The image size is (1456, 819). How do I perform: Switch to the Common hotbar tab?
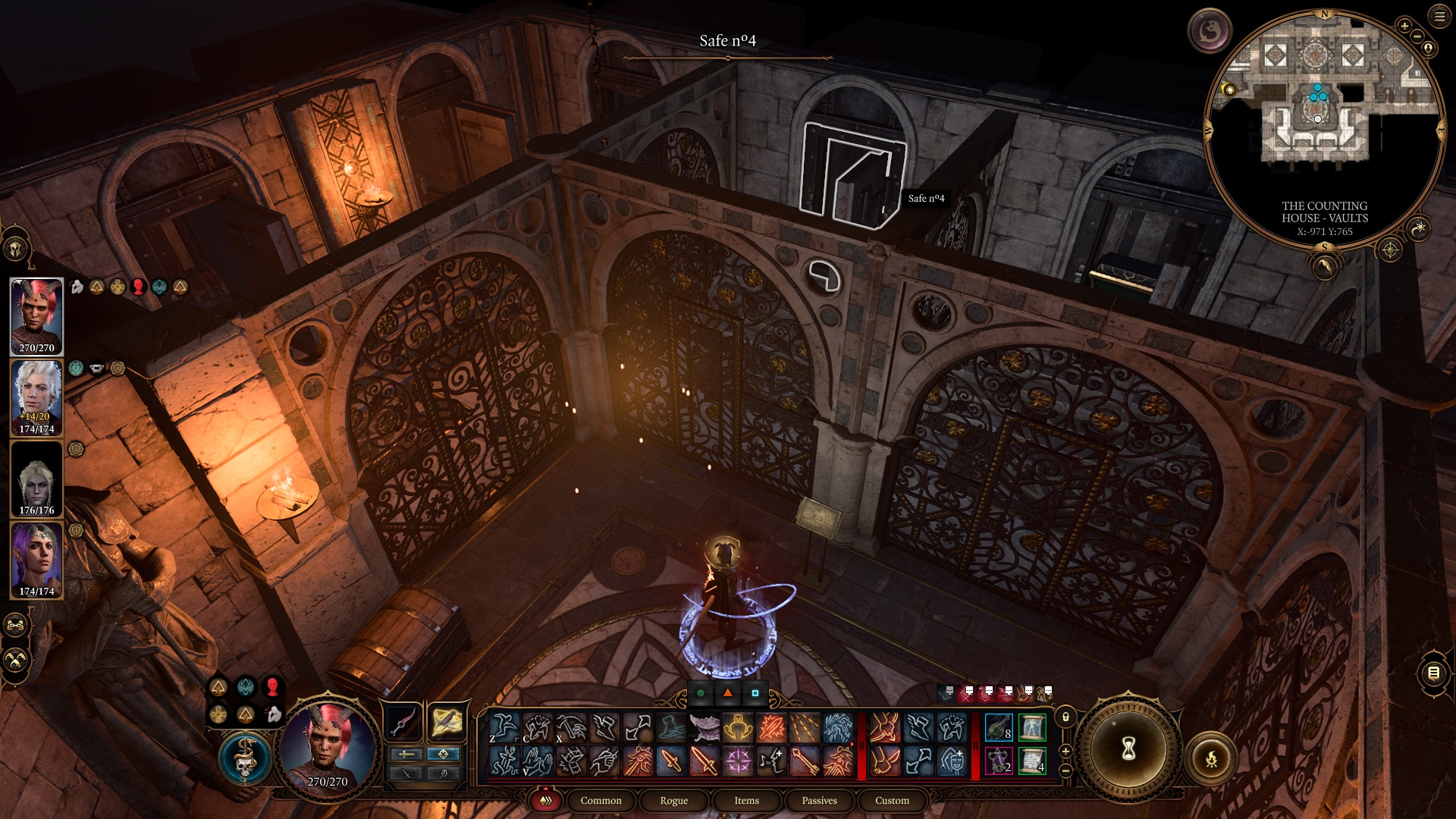pyautogui.click(x=601, y=800)
